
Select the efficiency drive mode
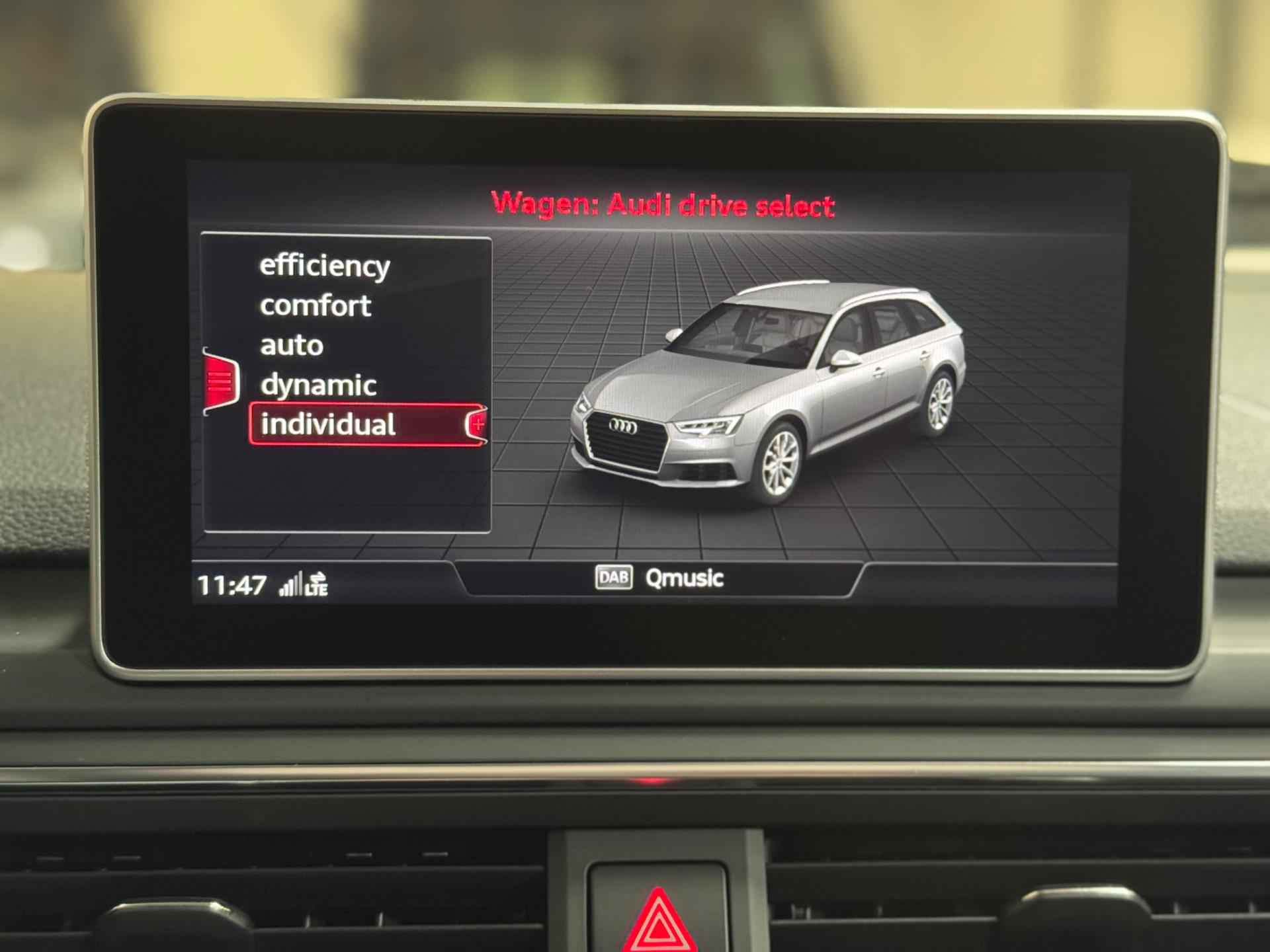(x=324, y=266)
